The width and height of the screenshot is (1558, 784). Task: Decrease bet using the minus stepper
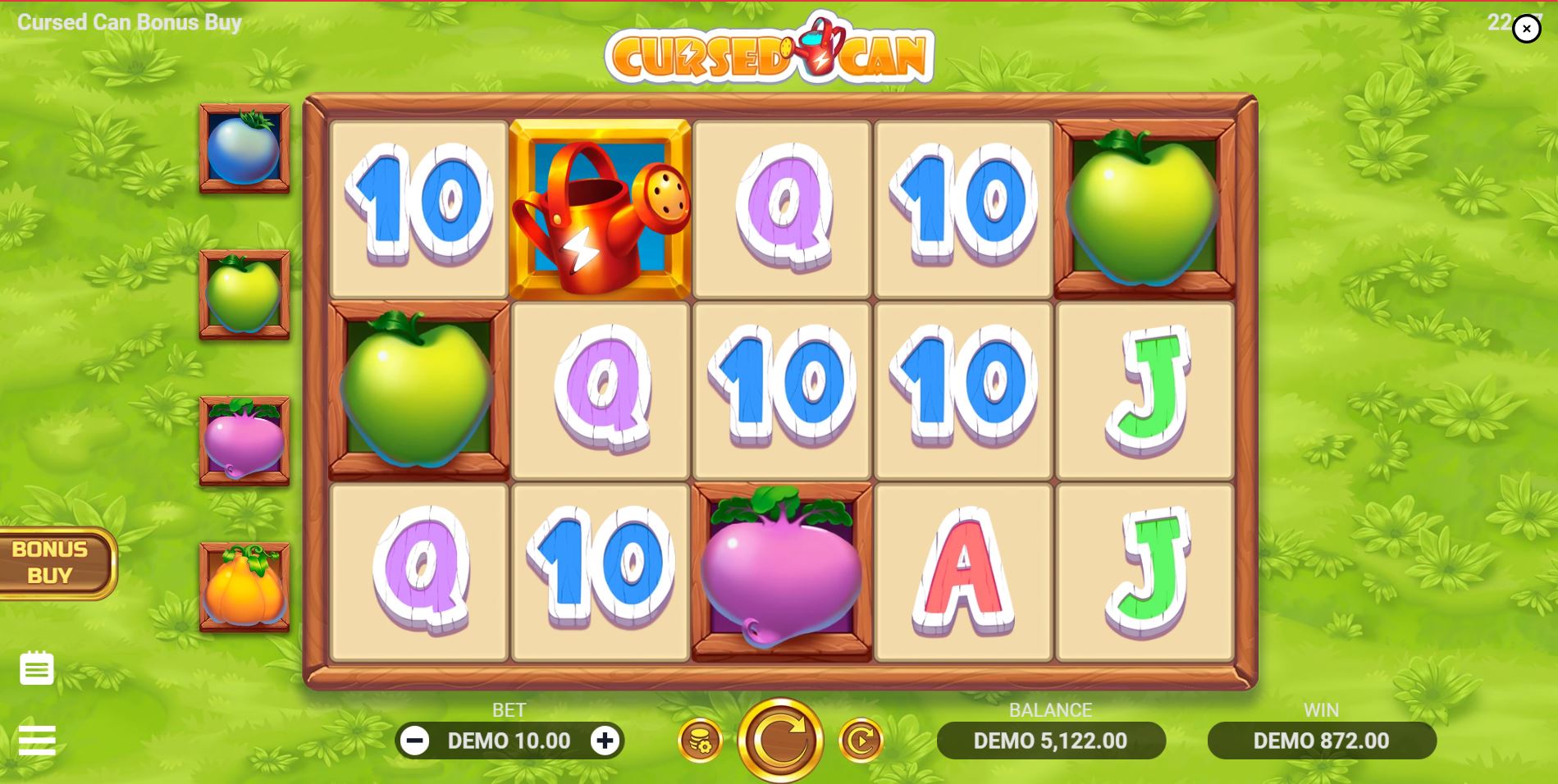pyautogui.click(x=415, y=741)
